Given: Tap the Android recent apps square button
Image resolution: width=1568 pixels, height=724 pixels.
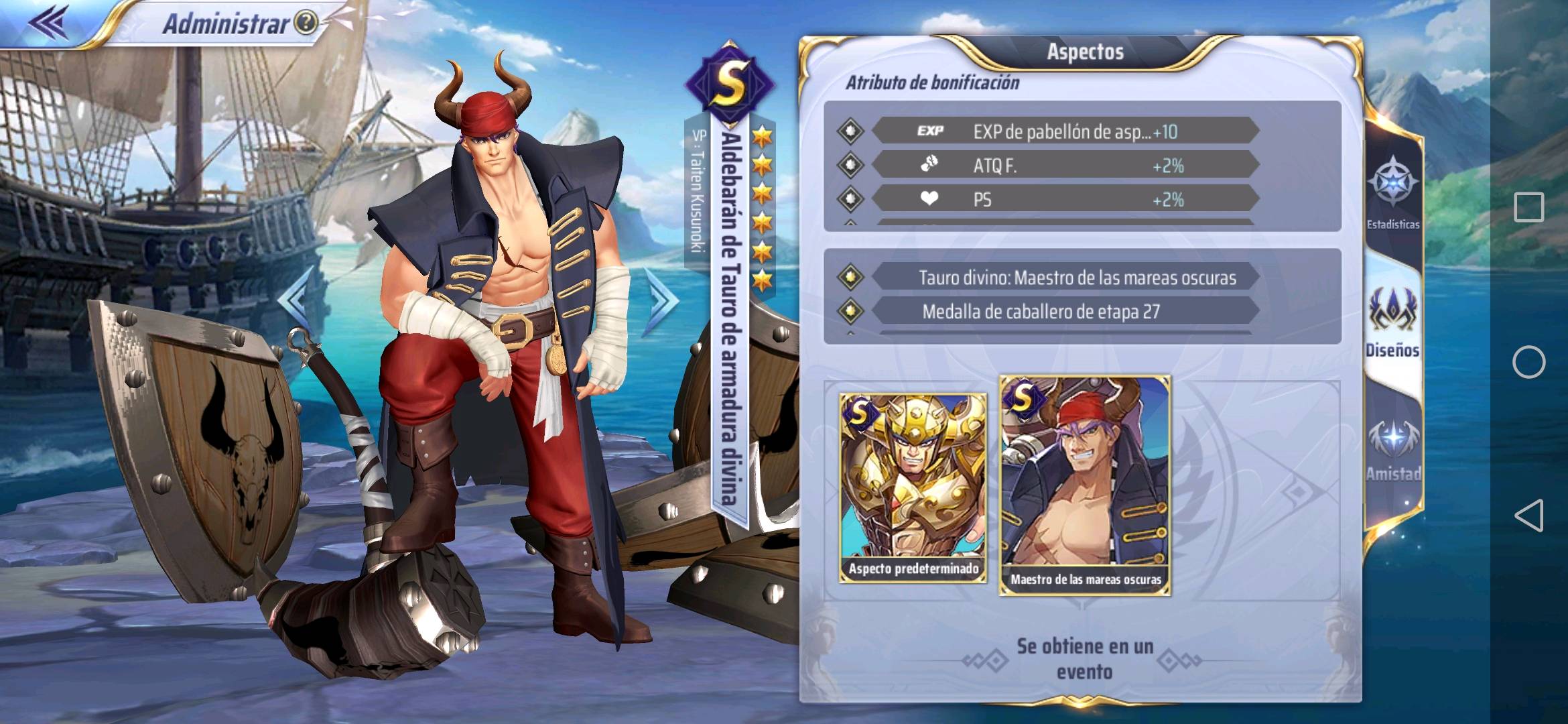Looking at the screenshot, I should (1528, 207).
